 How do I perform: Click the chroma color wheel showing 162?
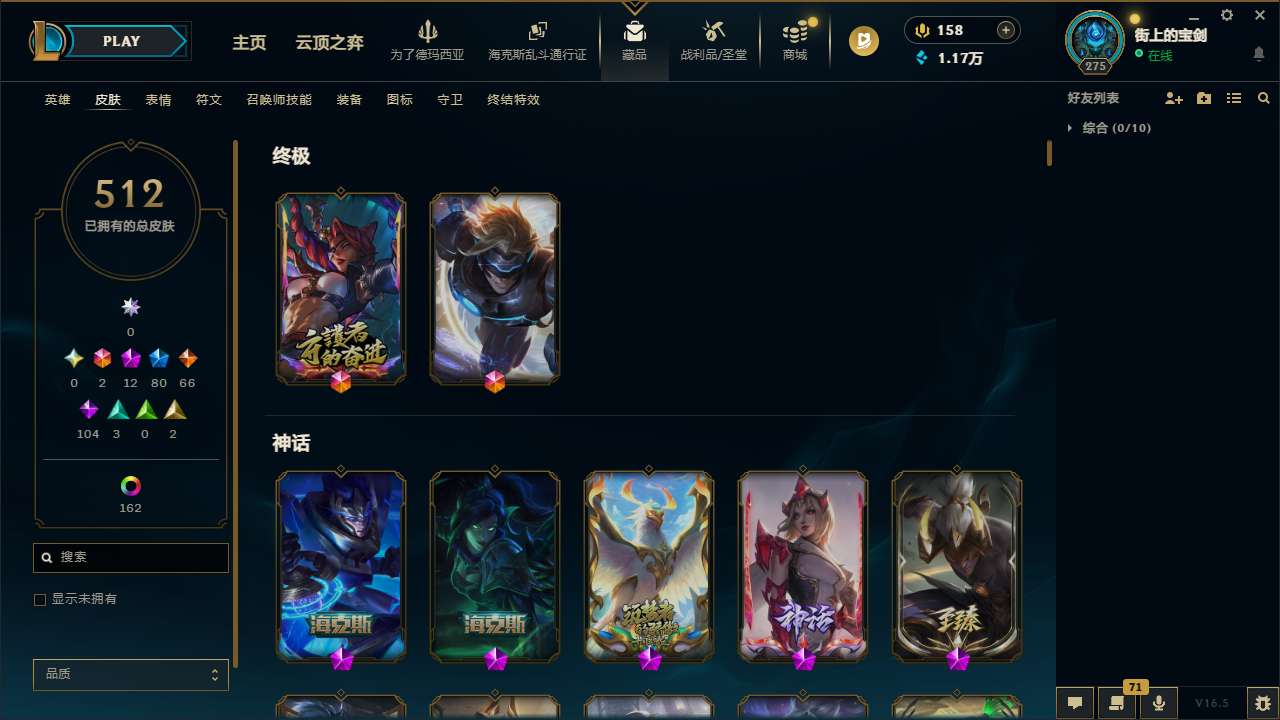(x=130, y=487)
